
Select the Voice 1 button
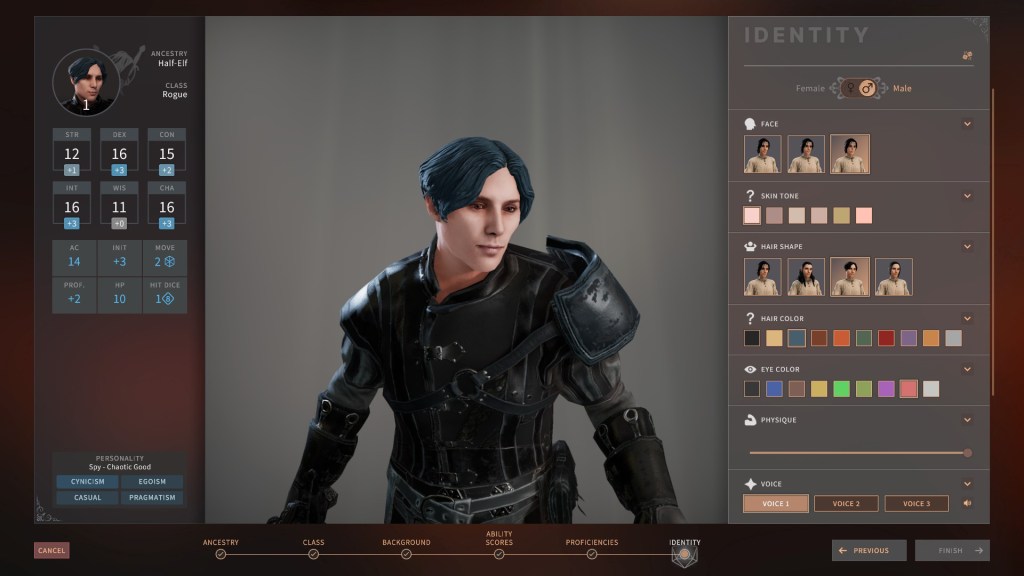775,503
